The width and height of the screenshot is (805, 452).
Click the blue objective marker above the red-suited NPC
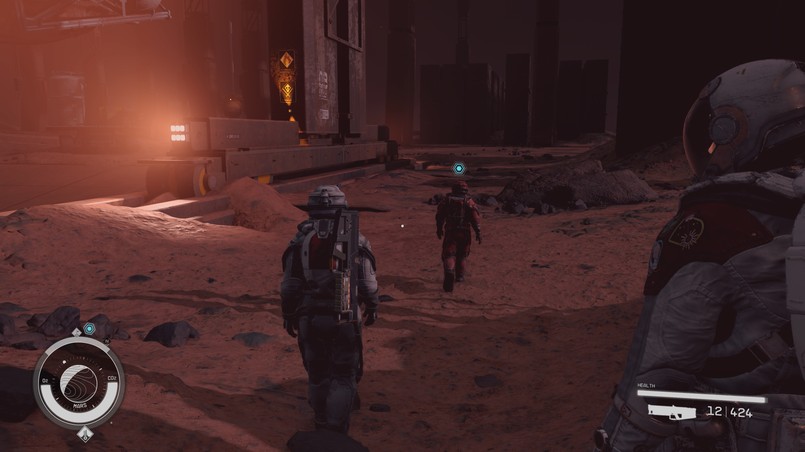point(459,168)
